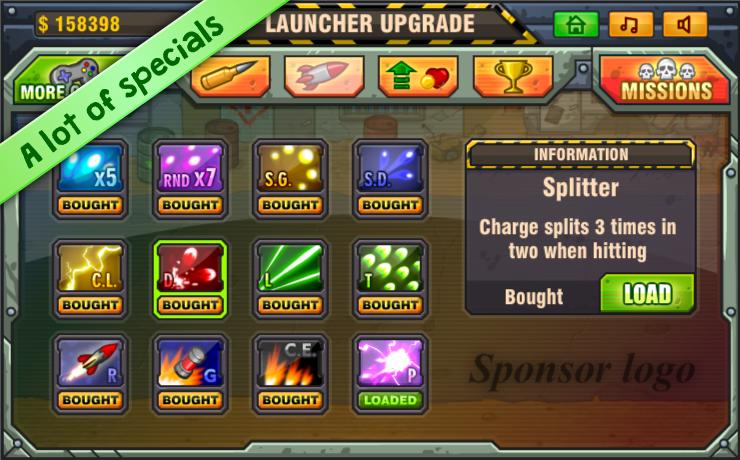740x460 pixels.
Task: Select the purple RND x7 special
Action: [190, 170]
